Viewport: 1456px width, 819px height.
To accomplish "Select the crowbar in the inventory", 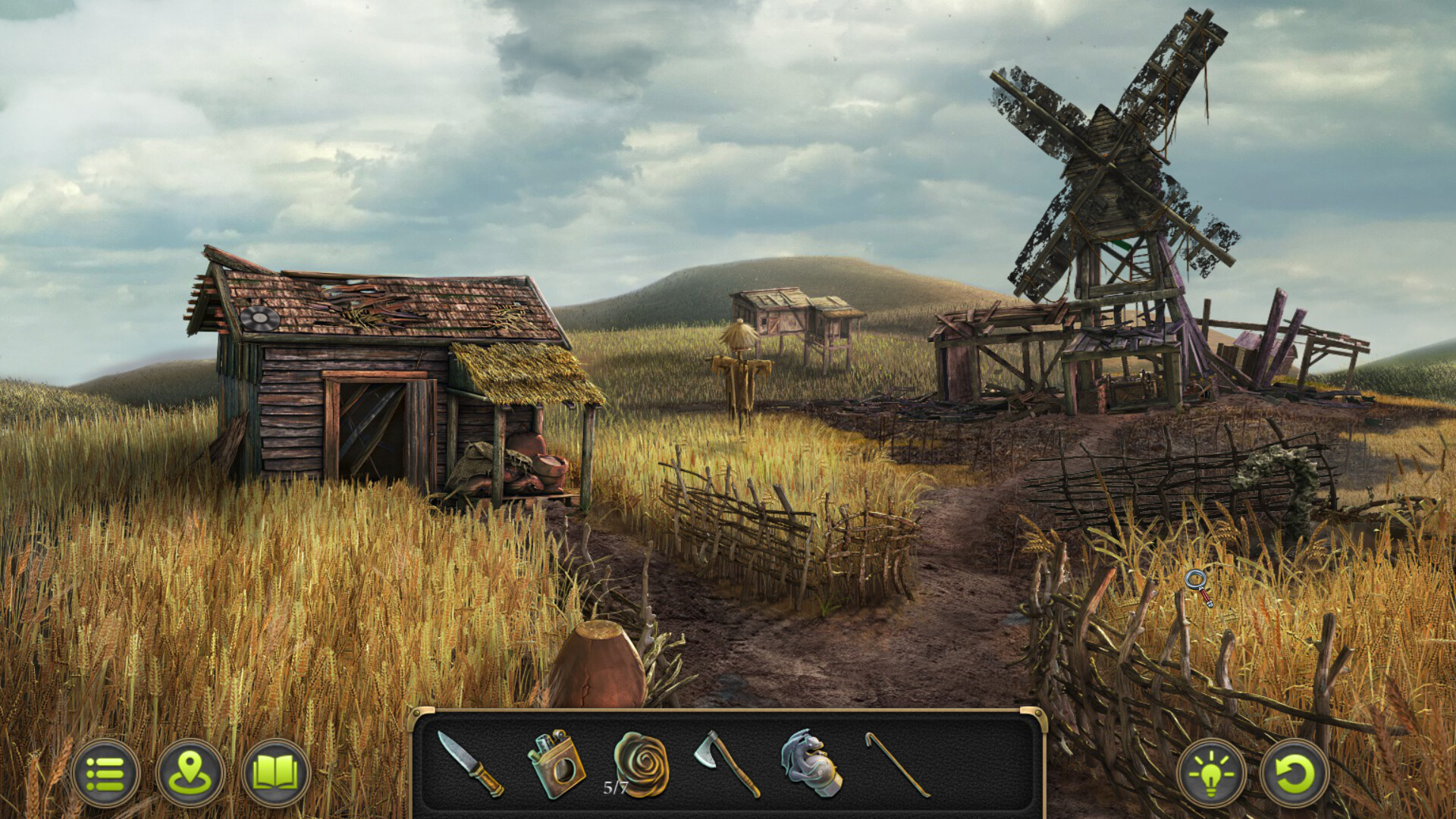I will click(898, 764).
